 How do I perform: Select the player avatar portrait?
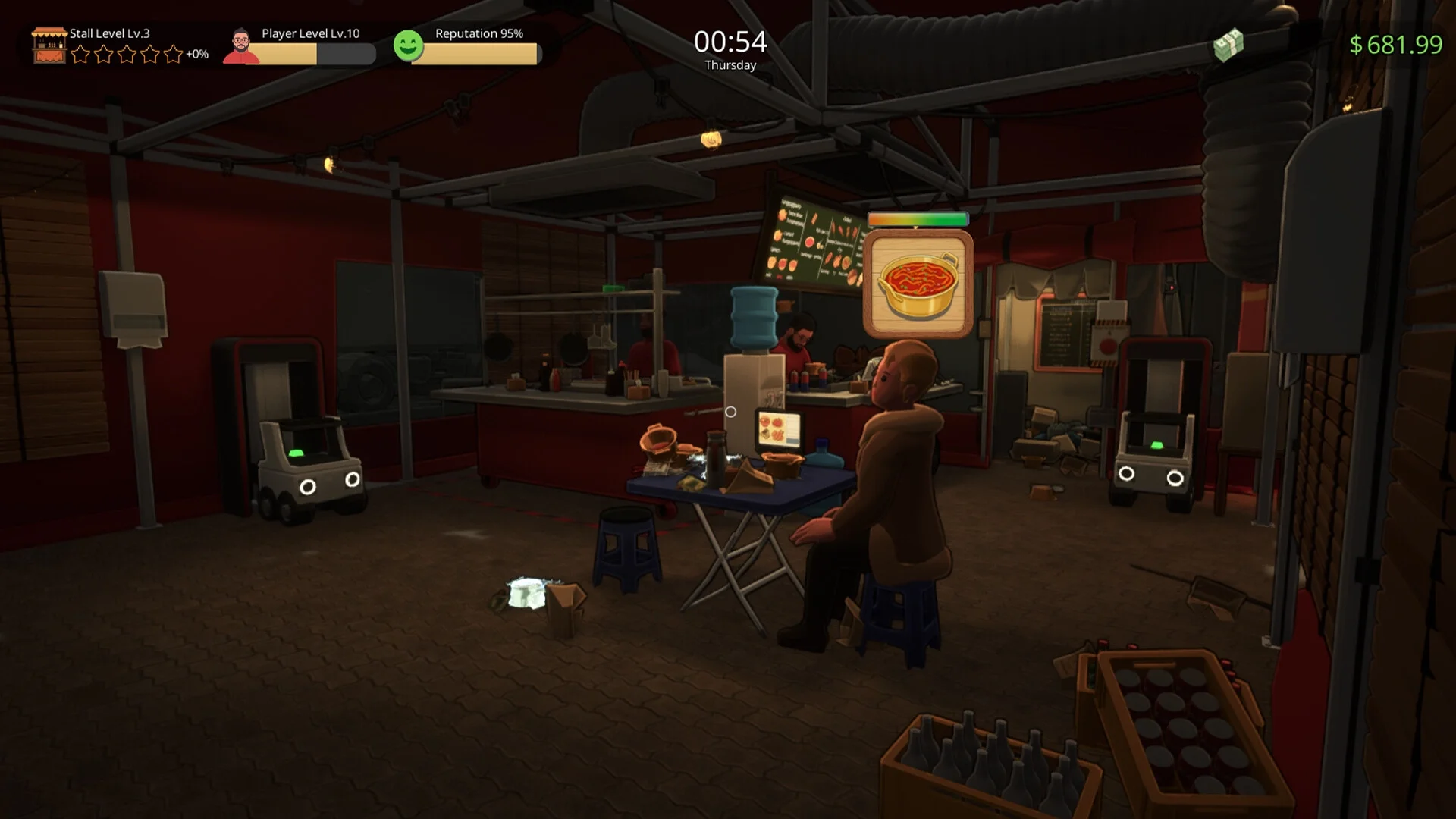(x=241, y=47)
